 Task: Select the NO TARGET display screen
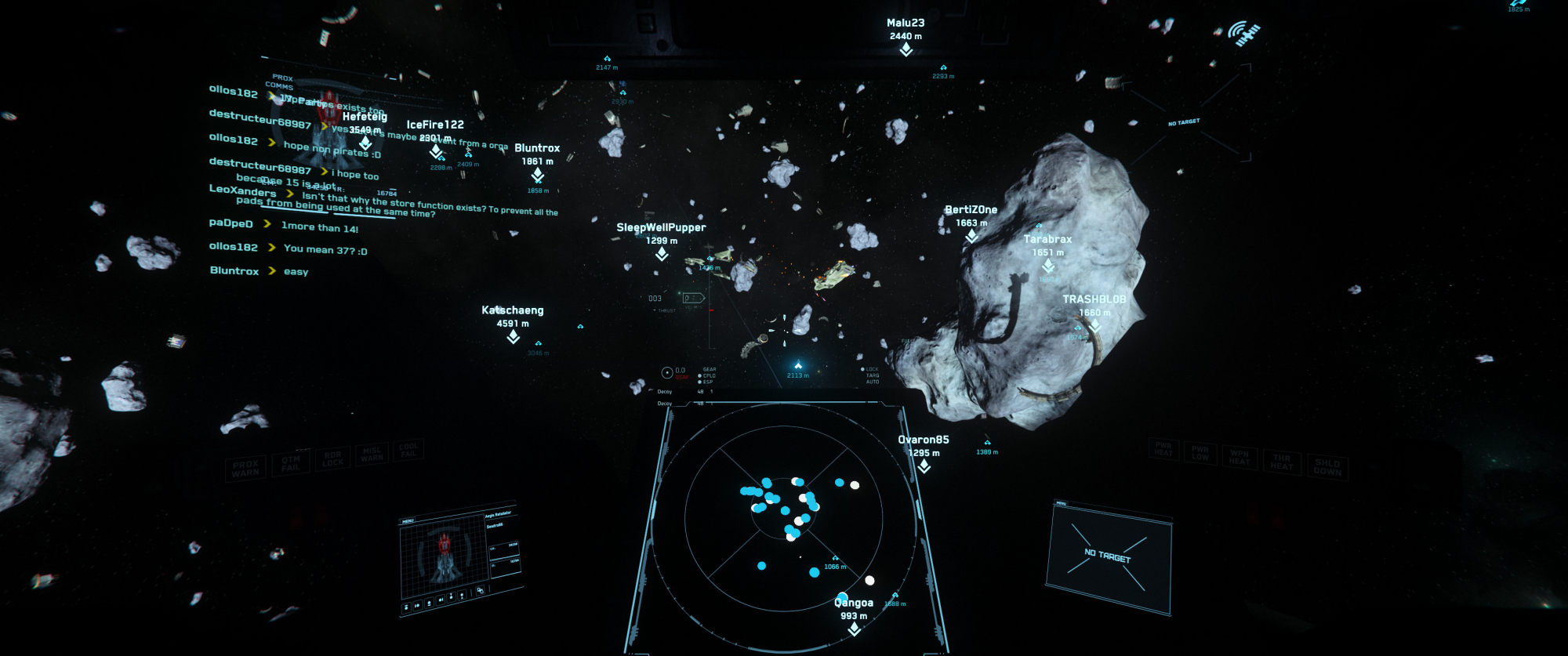click(x=1109, y=556)
